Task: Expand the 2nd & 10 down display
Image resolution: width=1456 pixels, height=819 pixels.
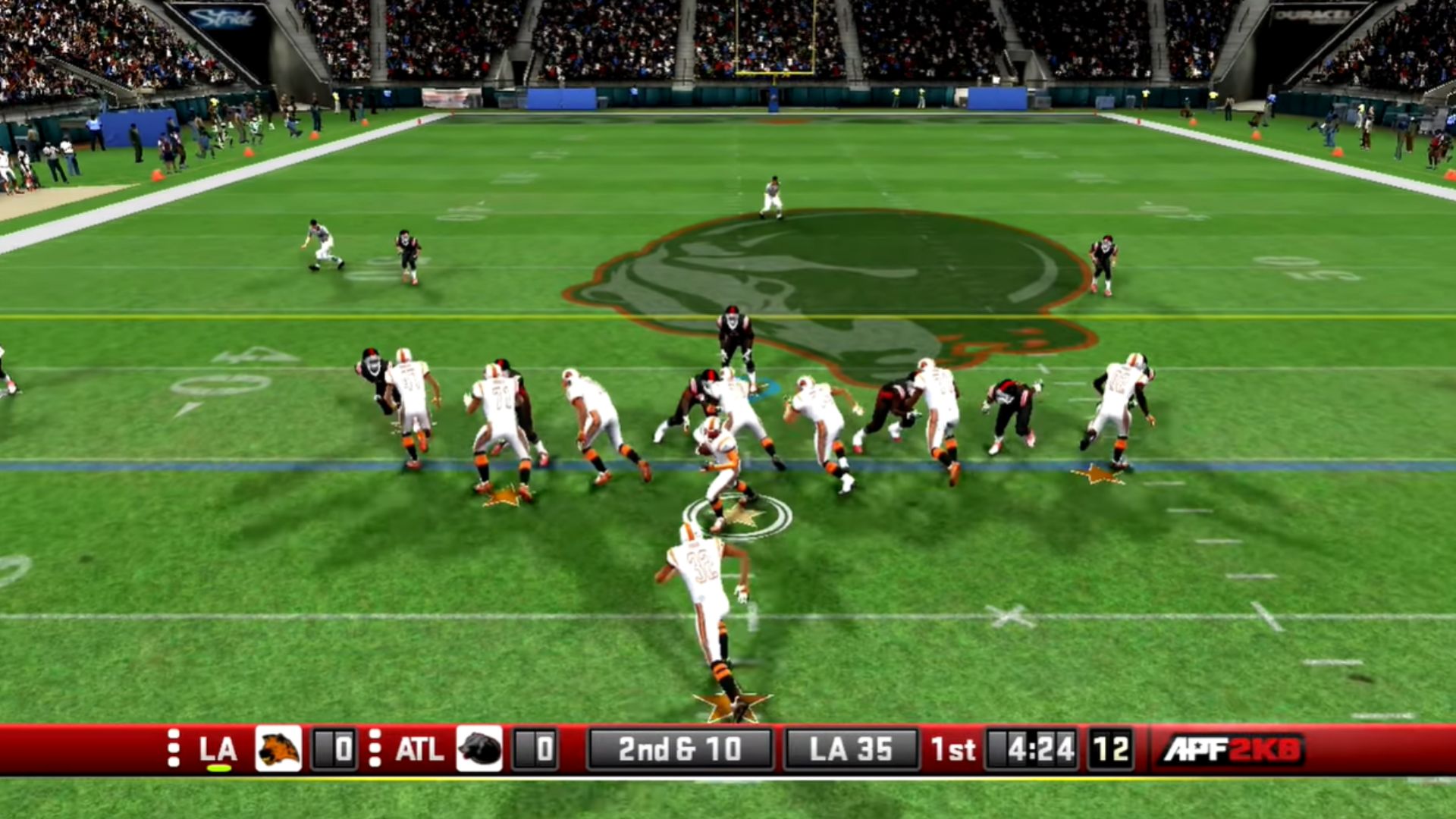Action: click(x=680, y=749)
